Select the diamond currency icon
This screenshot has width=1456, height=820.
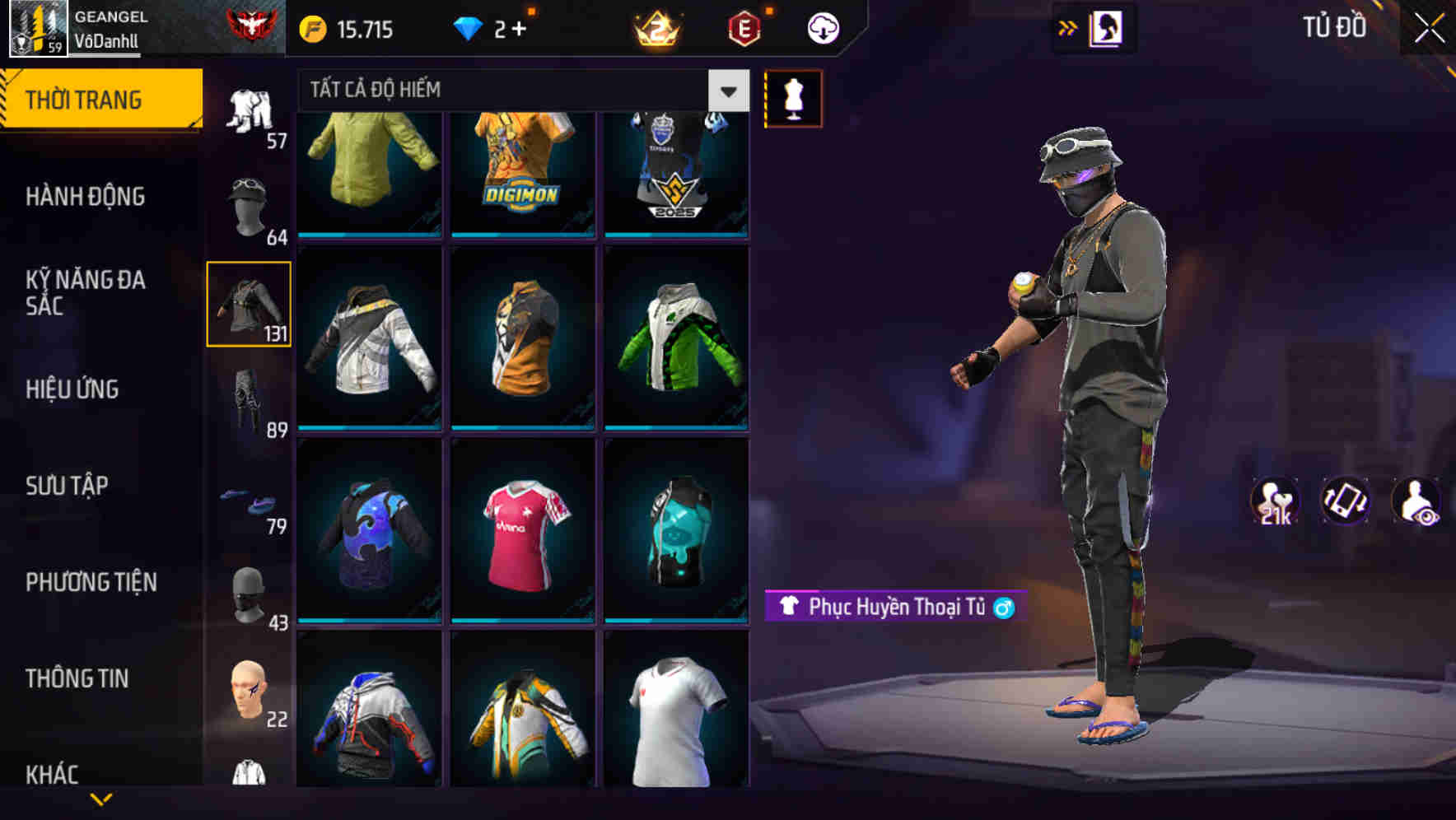469,27
